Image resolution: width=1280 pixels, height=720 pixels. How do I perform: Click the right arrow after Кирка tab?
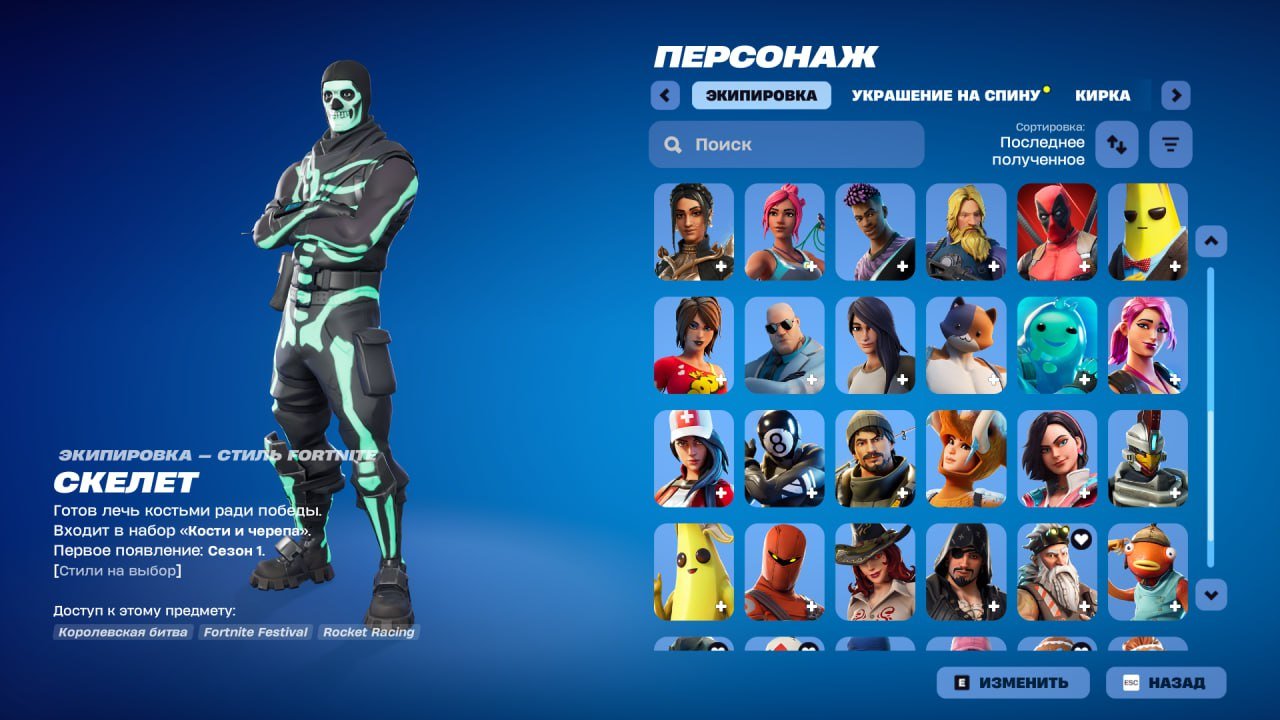pyautogui.click(x=1176, y=94)
